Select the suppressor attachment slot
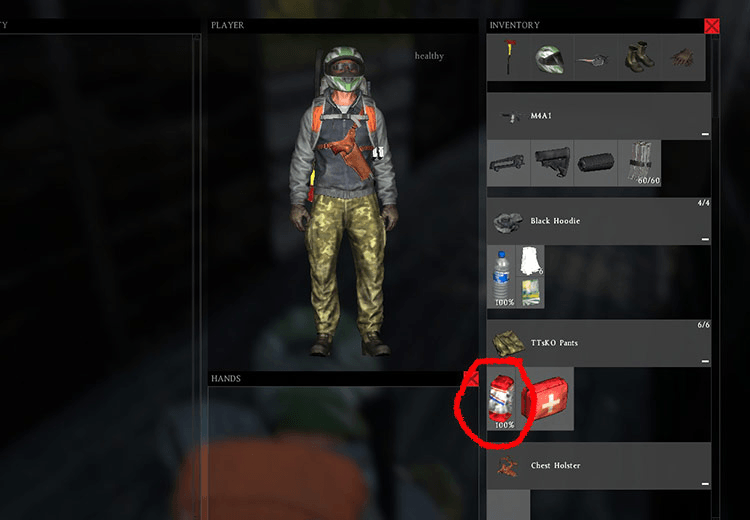The image size is (750, 520). 594,162
